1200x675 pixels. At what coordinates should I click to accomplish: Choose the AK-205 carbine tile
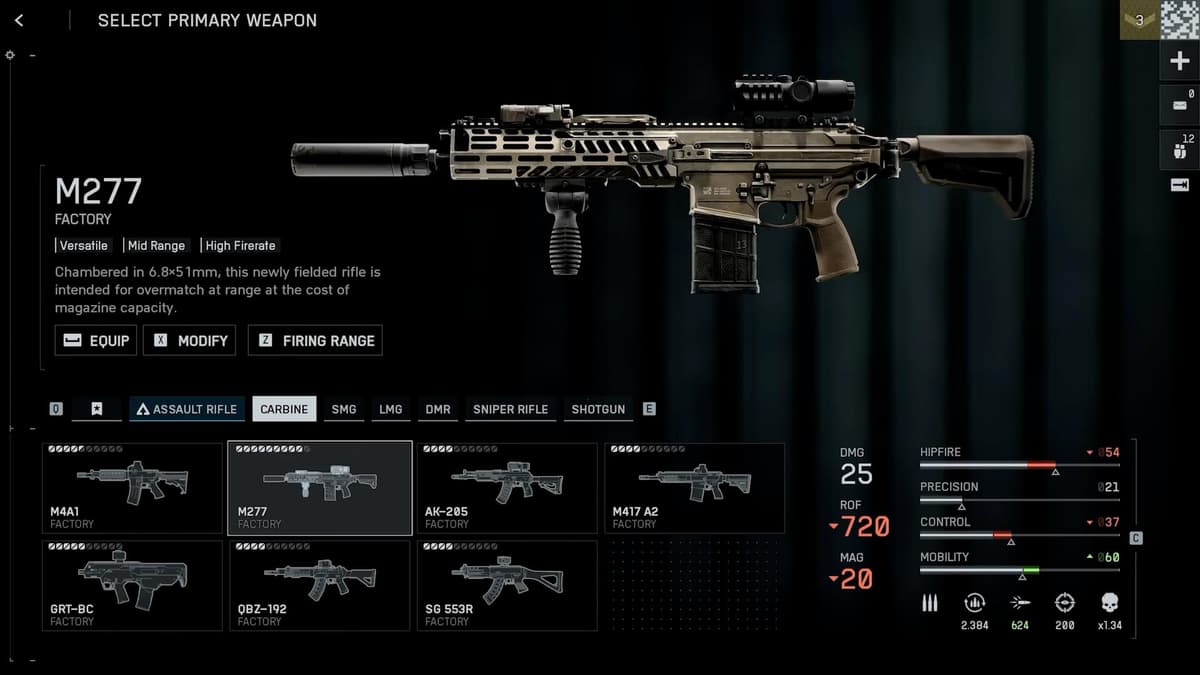pos(506,488)
